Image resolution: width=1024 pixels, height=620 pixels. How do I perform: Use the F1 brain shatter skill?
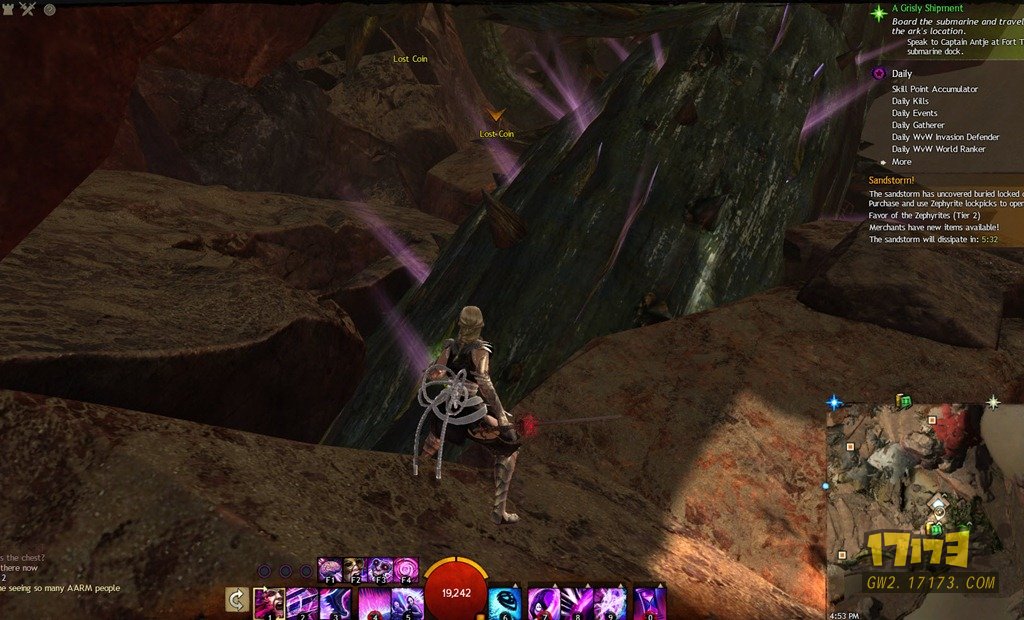click(331, 570)
